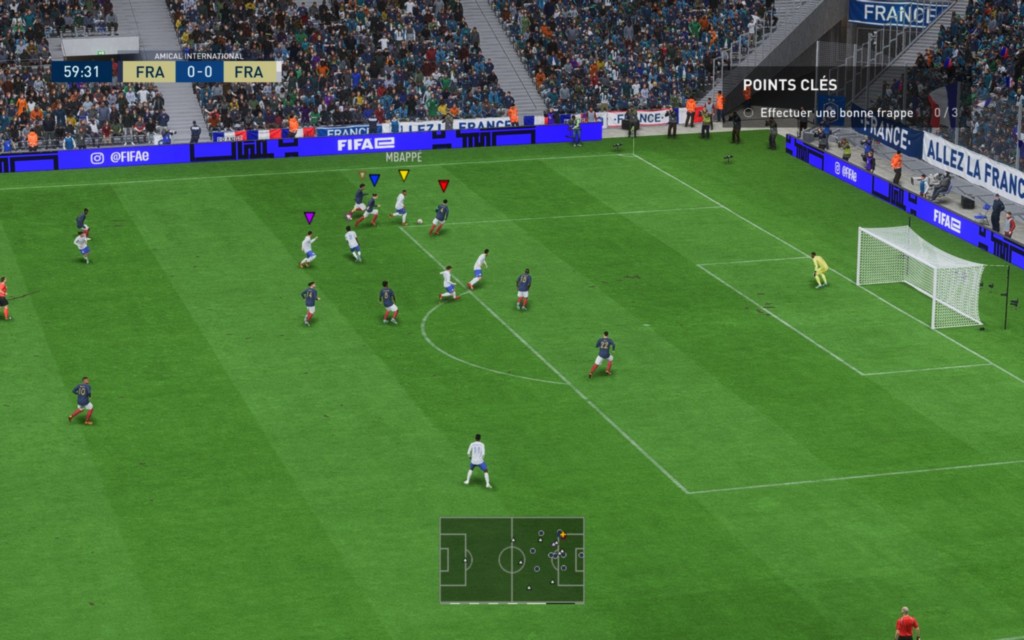Select the 'Effectuer une bonne frappe' objective

pos(836,113)
